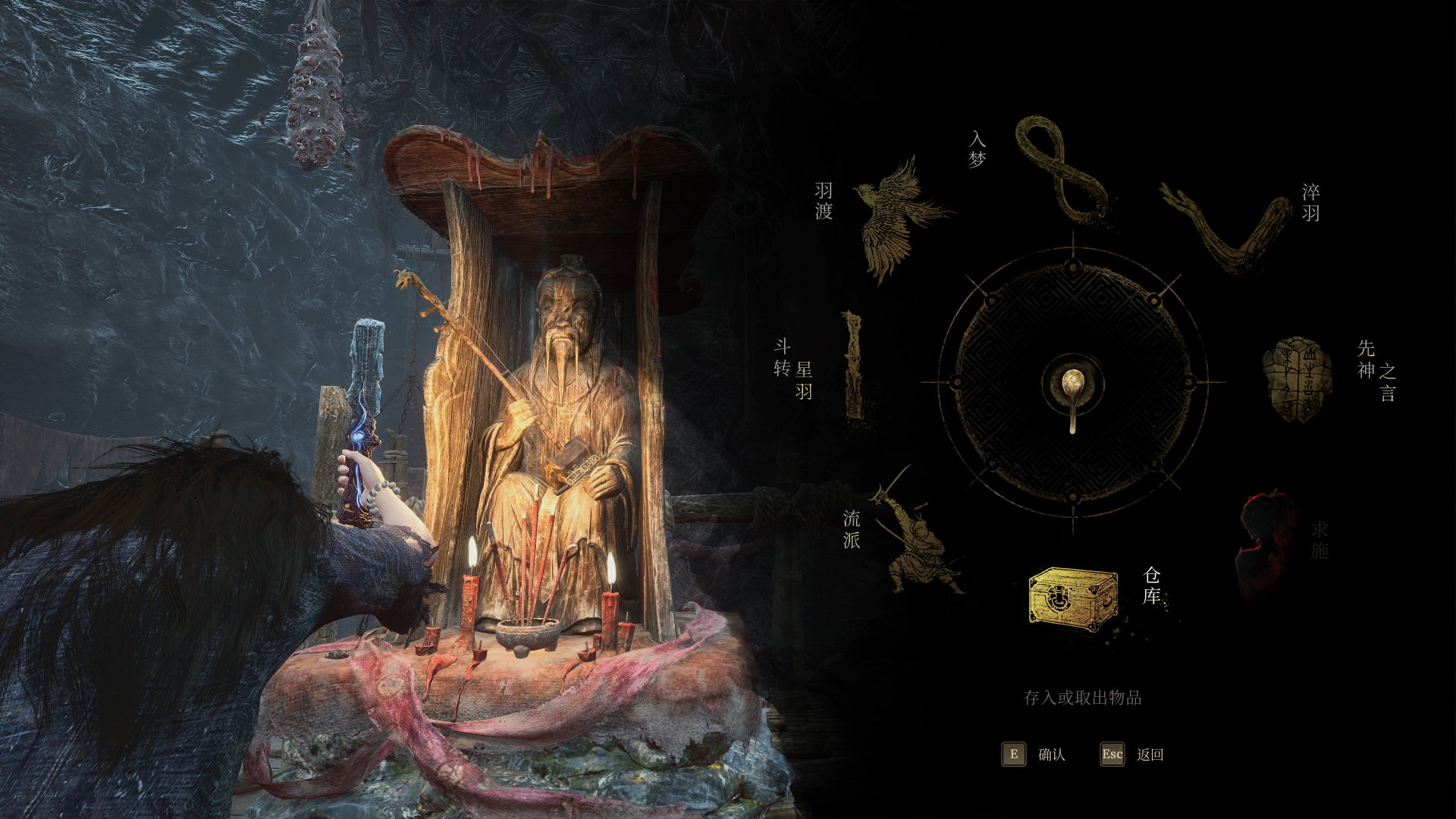The width and height of the screenshot is (1456, 819).
Task: Open the 先神之言 turtle shell option
Action: (1297, 379)
